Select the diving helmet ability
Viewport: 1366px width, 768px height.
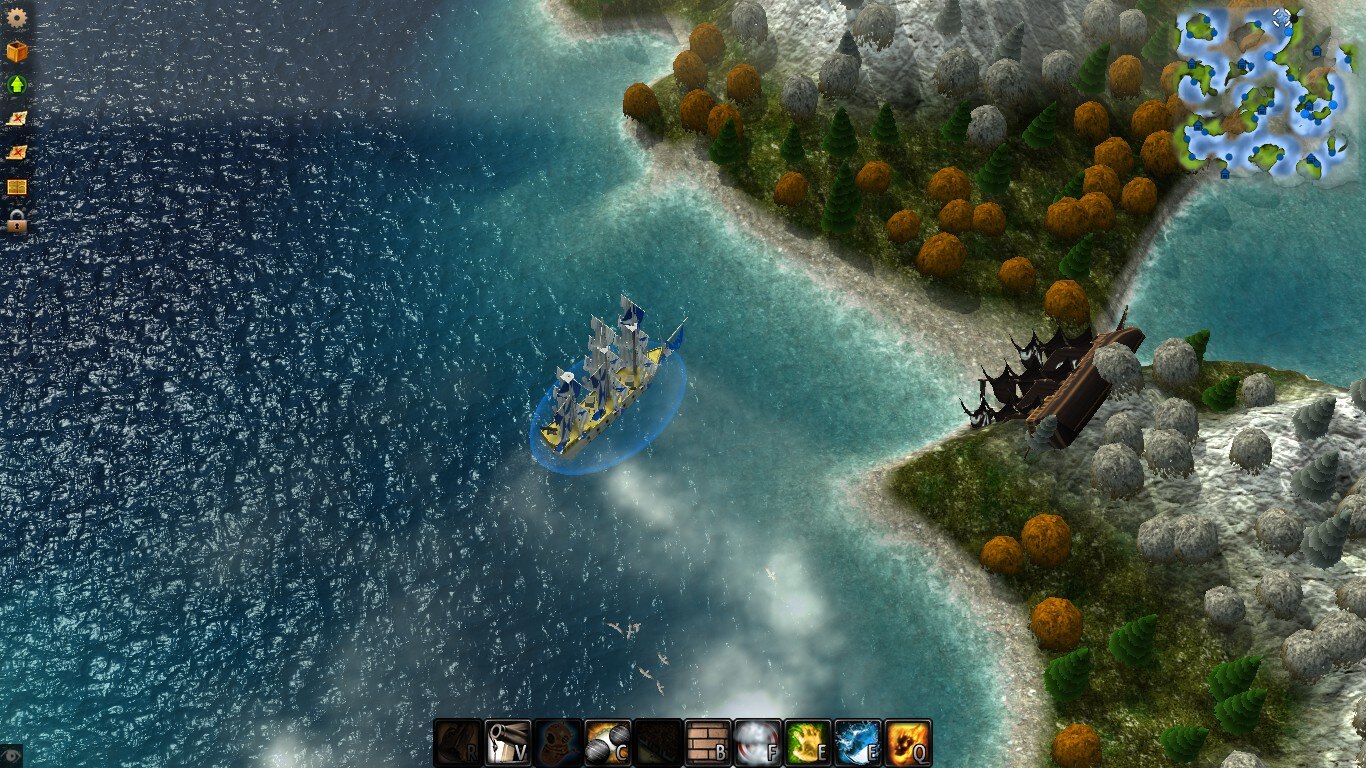[558, 743]
